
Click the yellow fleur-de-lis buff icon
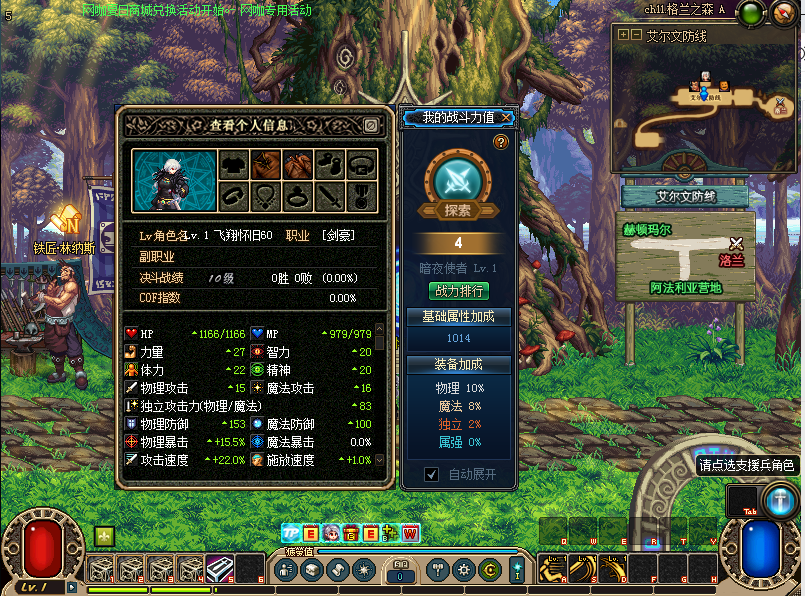(104, 536)
